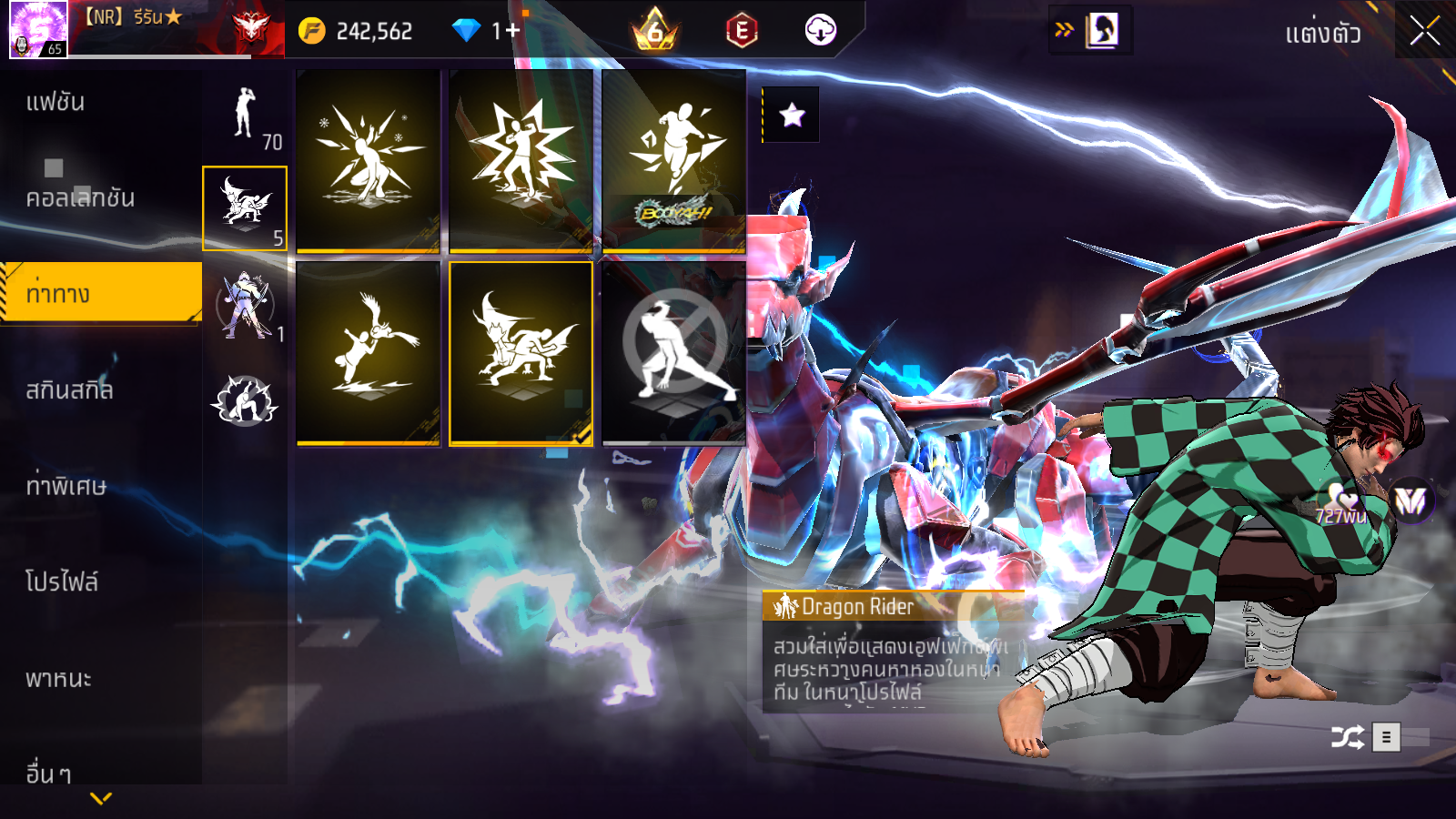Switch to the คอลเลกชัน collection tab
Viewport: 1456px width, 819px height.
click(80, 197)
